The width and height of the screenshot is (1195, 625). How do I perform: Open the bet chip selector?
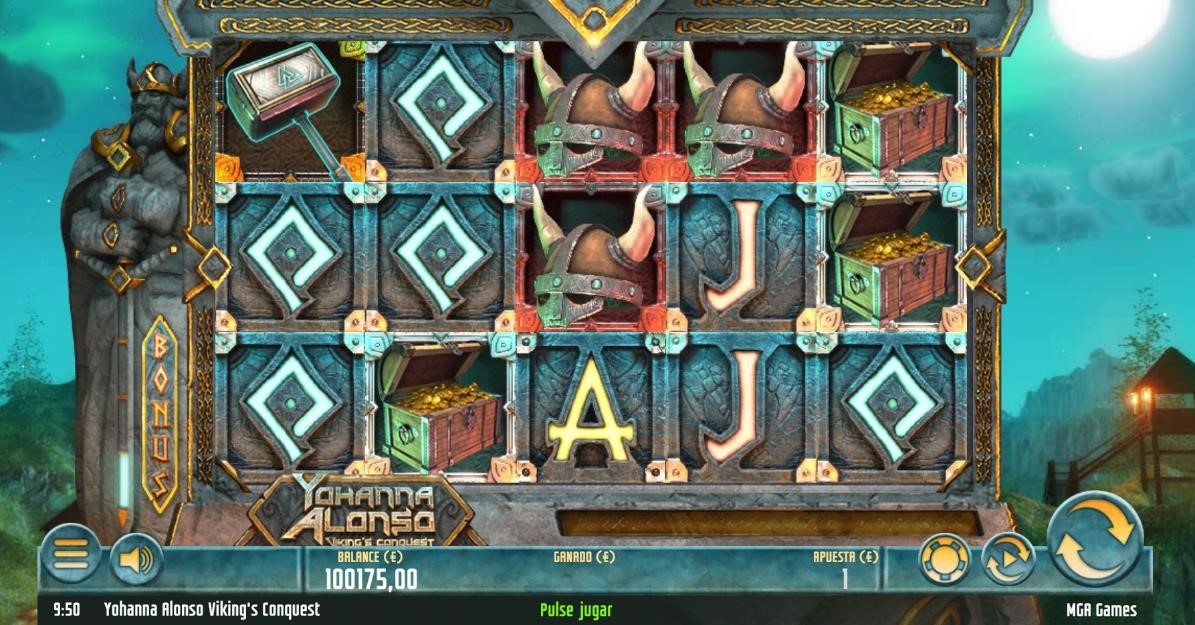(944, 560)
